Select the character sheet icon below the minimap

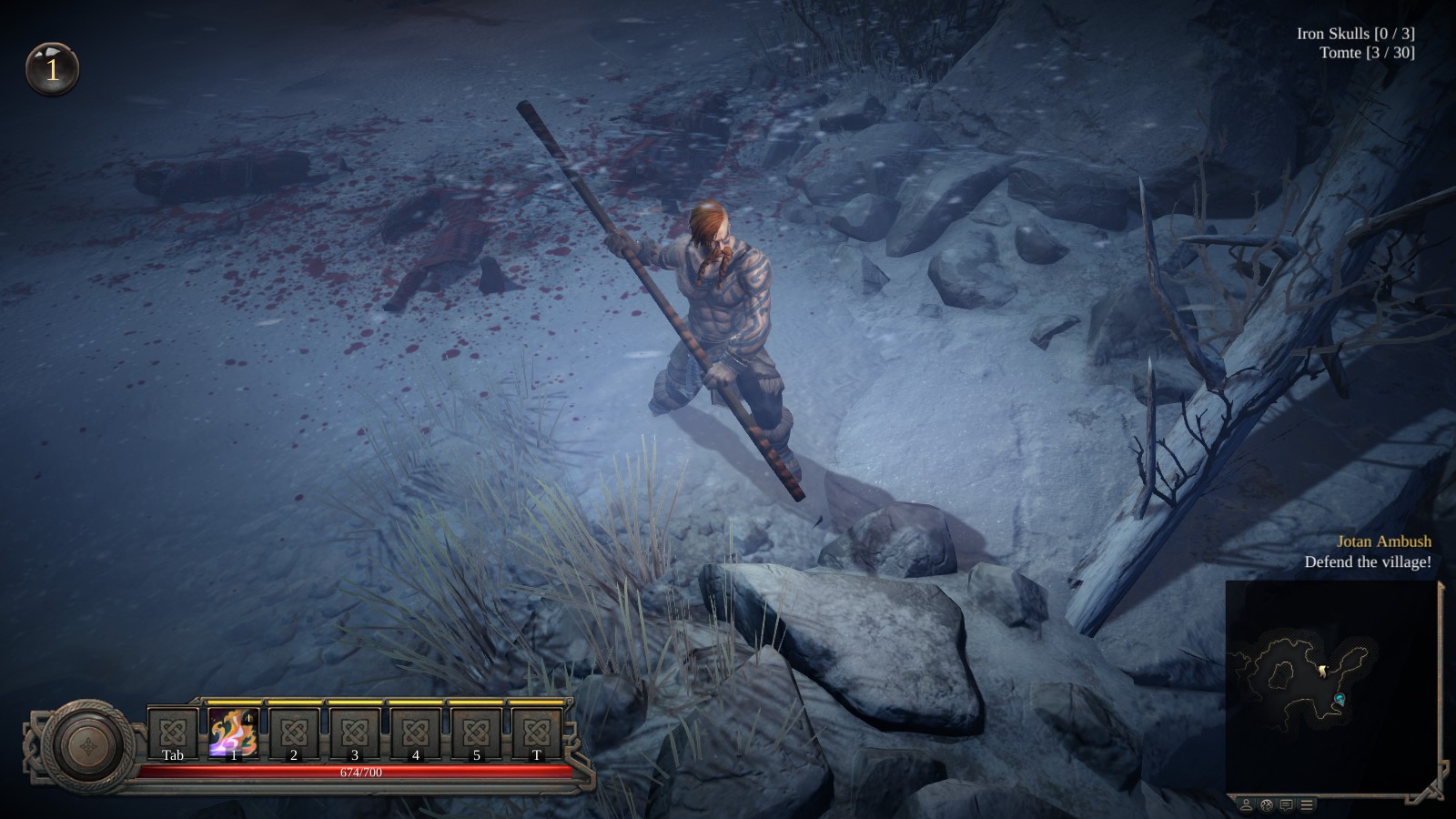point(1246,805)
